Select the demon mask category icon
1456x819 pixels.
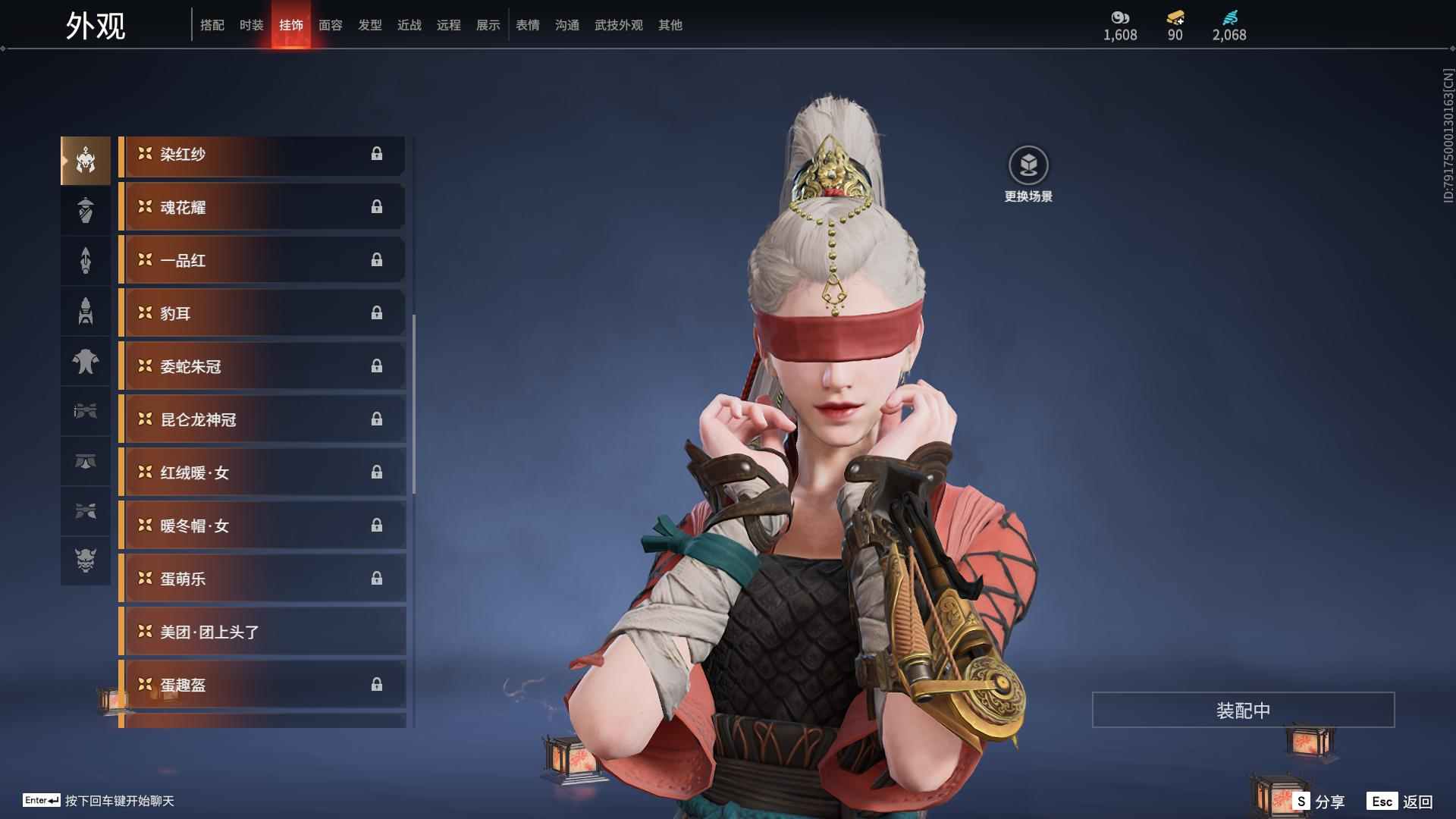[86, 560]
